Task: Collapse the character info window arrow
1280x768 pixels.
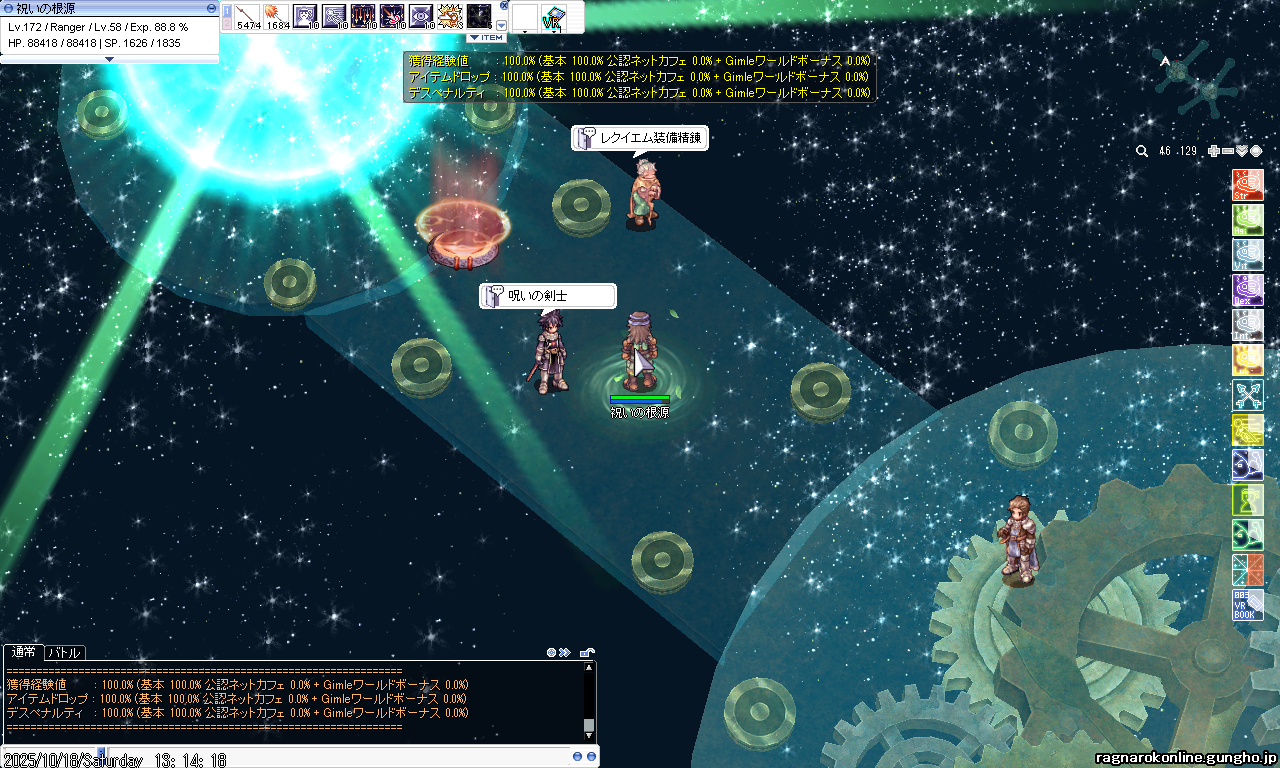Action: pyautogui.click(x=110, y=59)
